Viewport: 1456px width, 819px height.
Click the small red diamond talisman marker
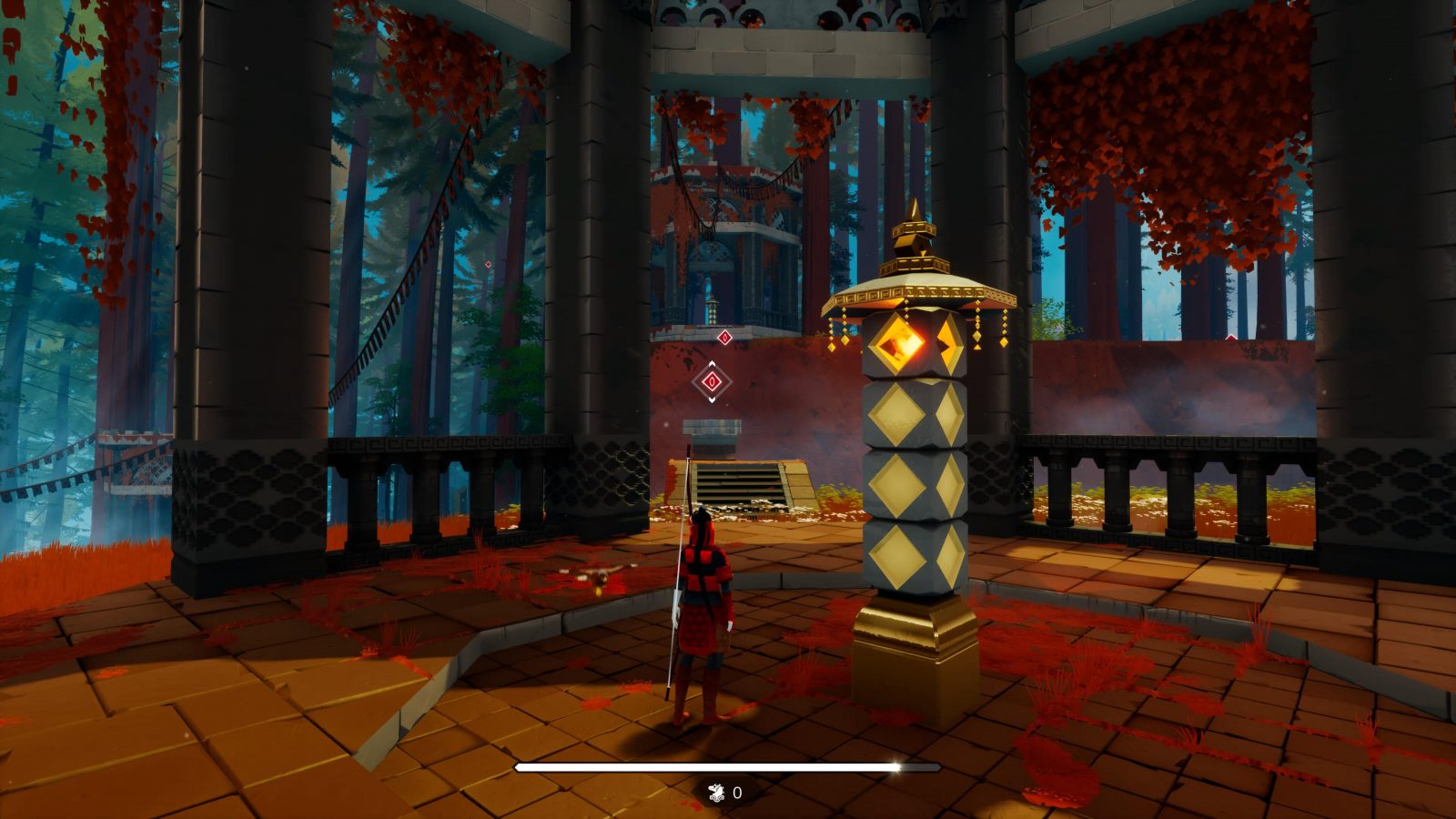coord(724,338)
